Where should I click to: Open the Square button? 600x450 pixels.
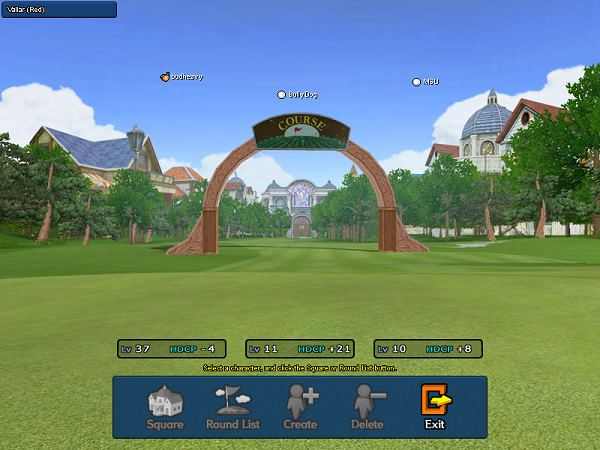click(165, 407)
